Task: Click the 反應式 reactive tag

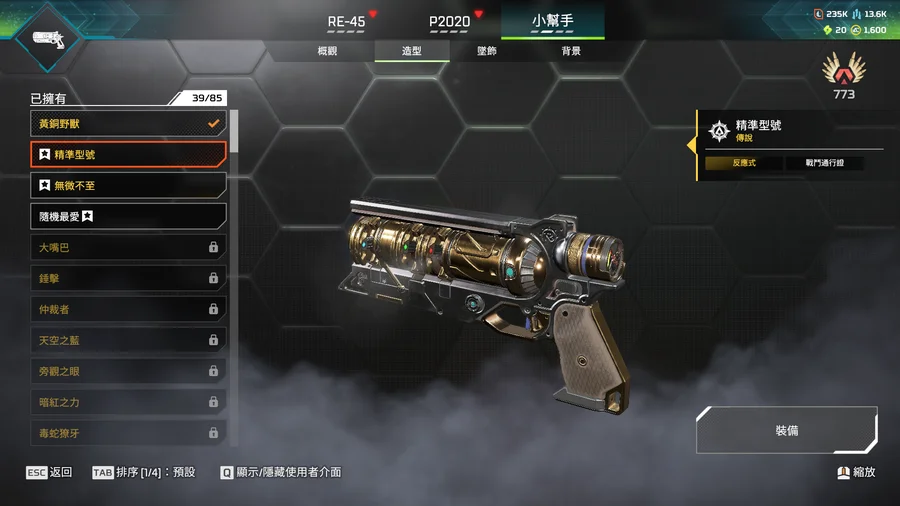Action: (743, 162)
